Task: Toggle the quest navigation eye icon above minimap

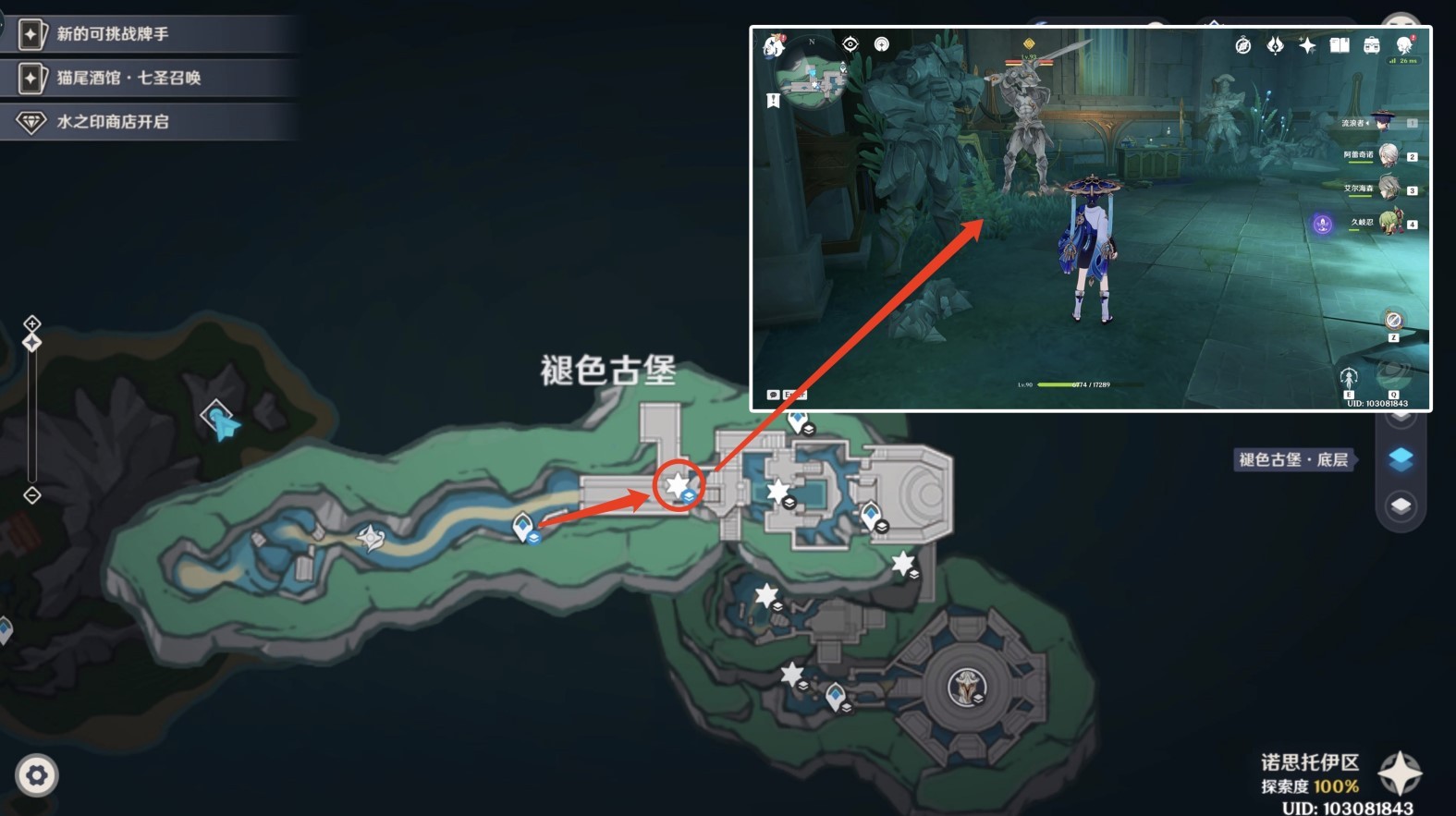Action: (x=850, y=43)
